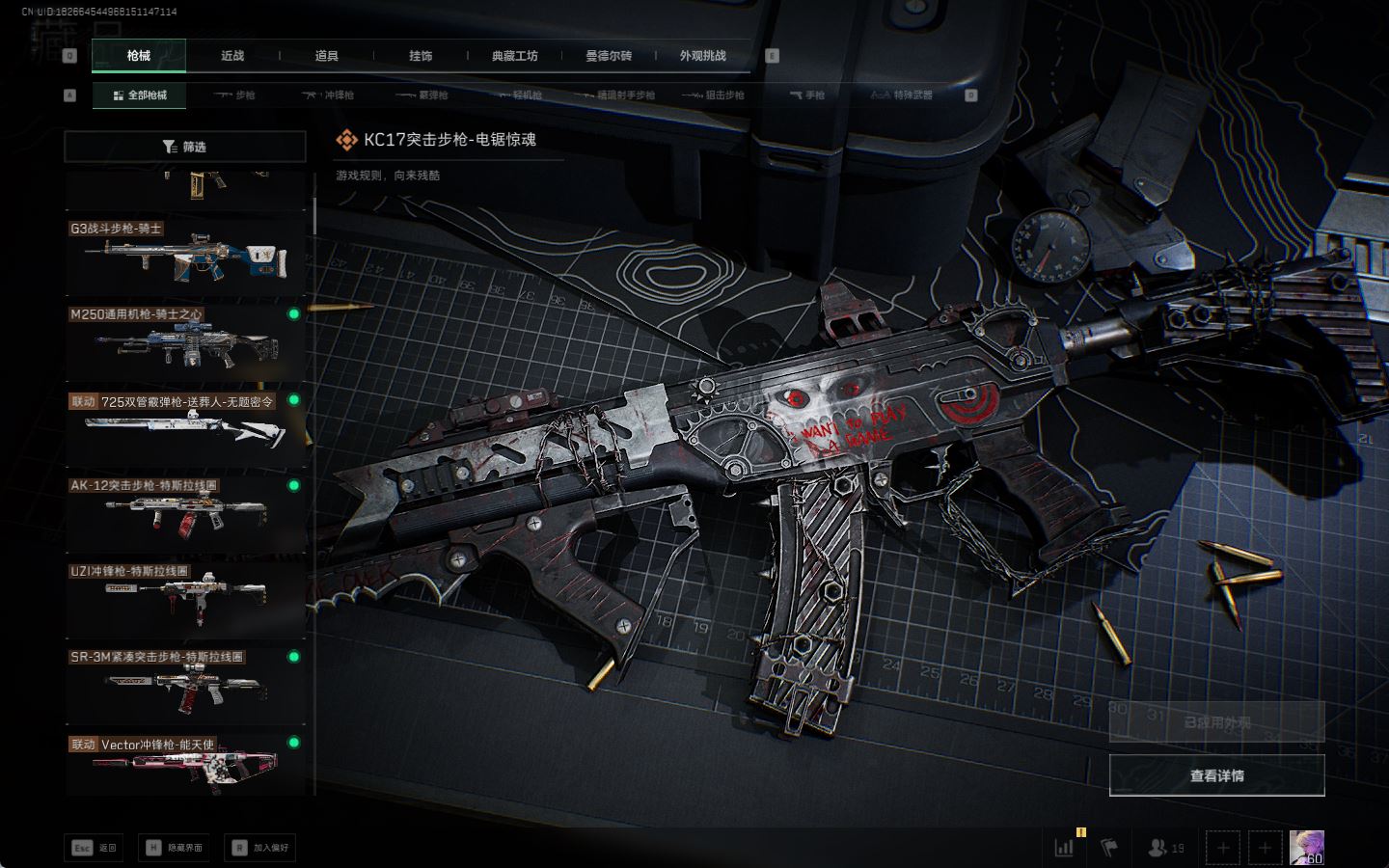Filter by 冲锋枪 submachine gun category
The width and height of the screenshot is (1389, 868).
click(x=329, y=95)
